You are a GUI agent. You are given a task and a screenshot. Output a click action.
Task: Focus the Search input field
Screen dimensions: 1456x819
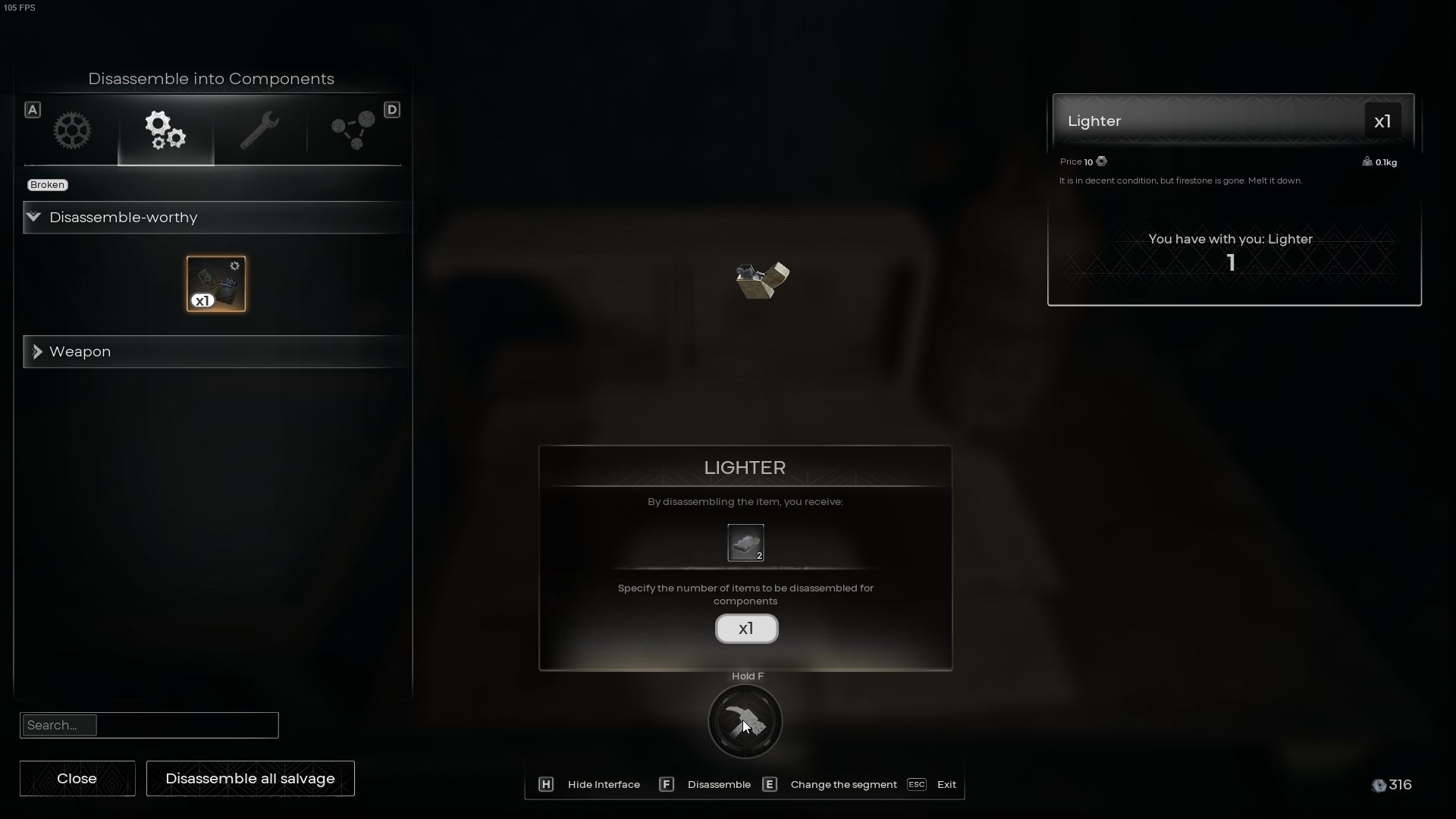[149, 725]
